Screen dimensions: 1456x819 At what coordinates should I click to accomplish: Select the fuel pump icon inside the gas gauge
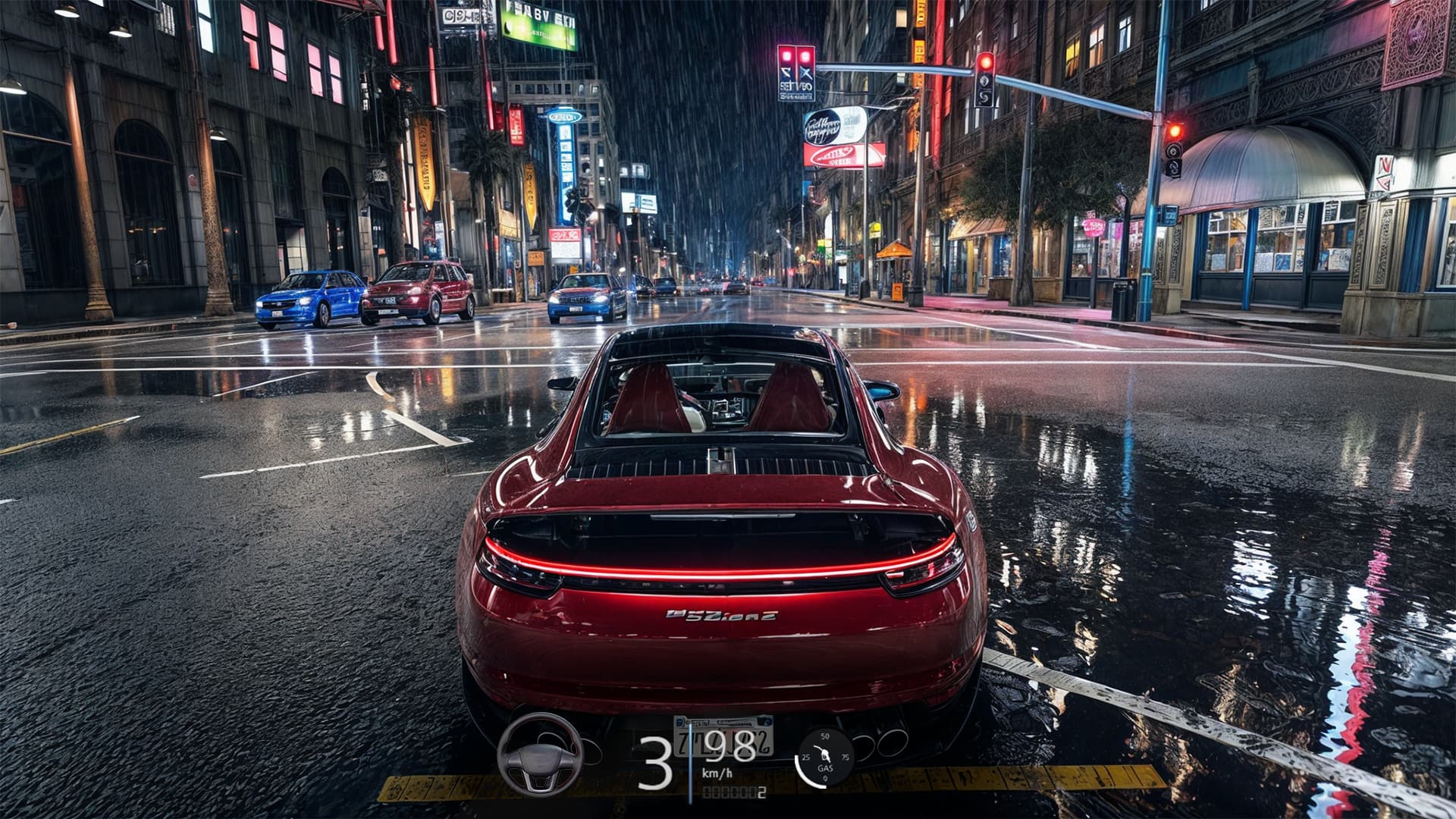(823, 754)
